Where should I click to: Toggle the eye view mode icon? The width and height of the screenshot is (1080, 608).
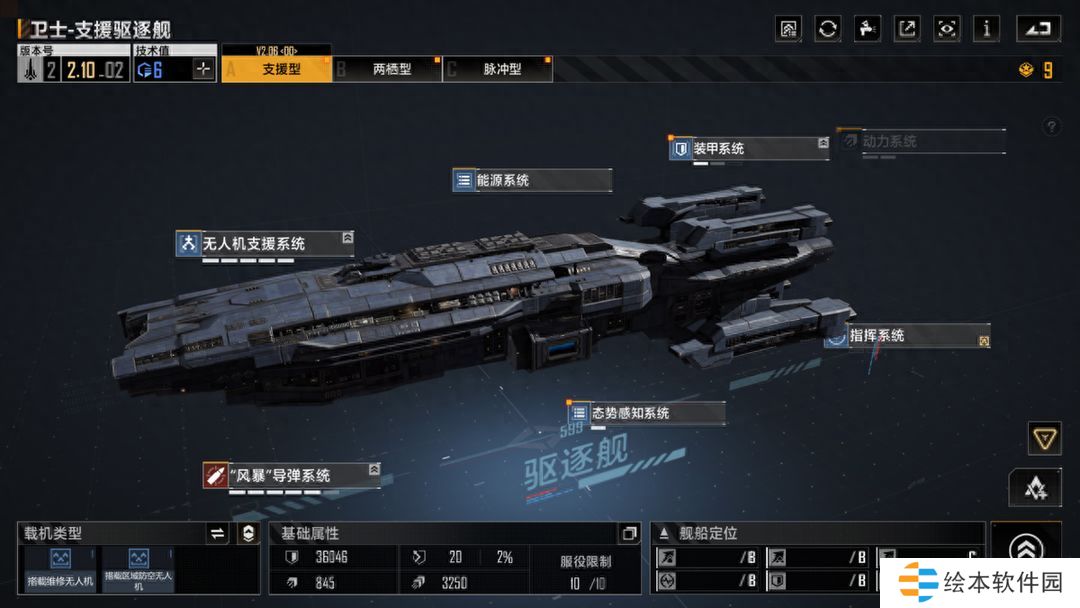pyautogui.click(x=946, y=28)
